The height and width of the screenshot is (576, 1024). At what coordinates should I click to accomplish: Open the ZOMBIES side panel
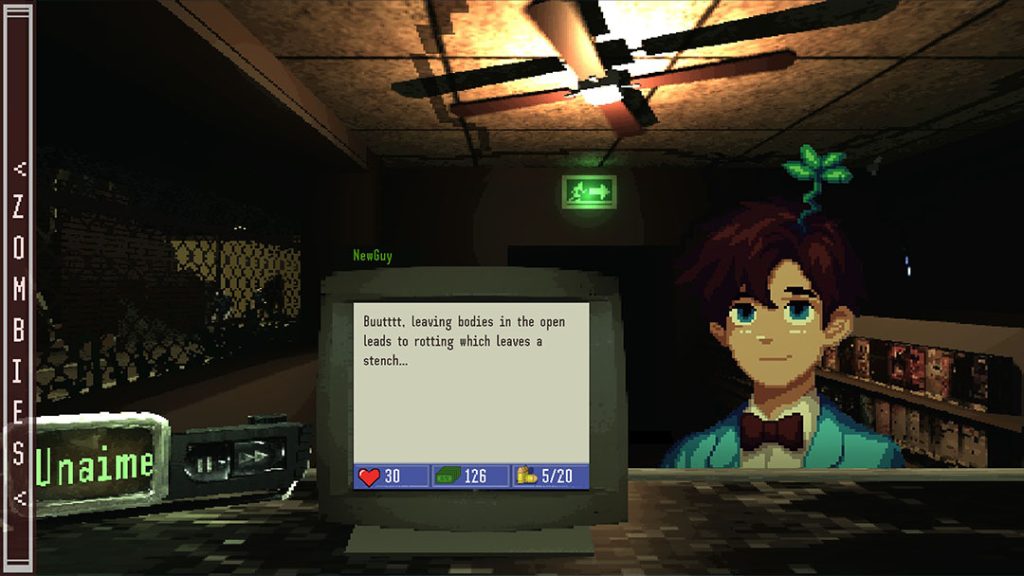[x=19, y=330]
